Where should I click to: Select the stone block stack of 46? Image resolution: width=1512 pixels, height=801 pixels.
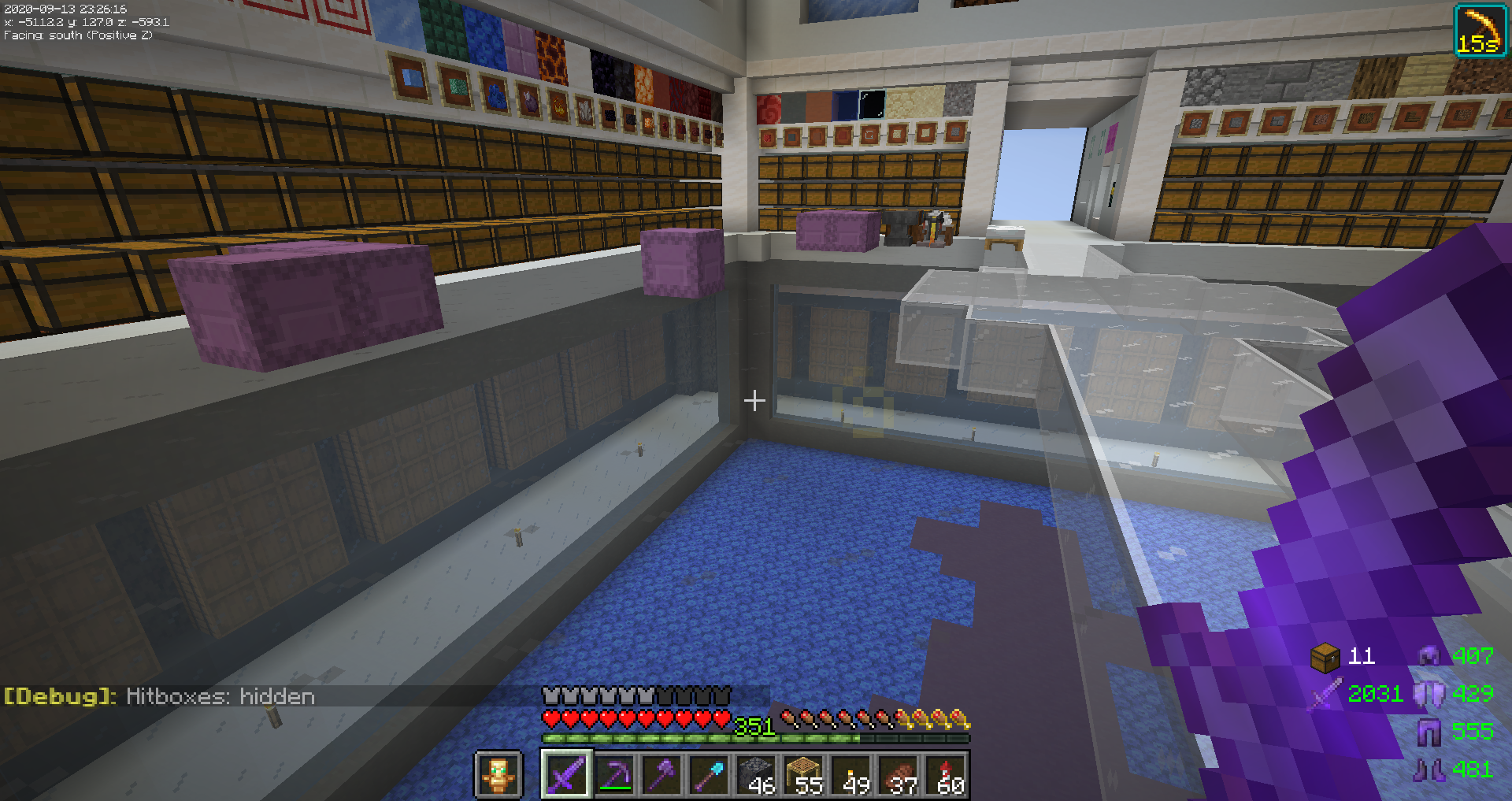(758, 774)
